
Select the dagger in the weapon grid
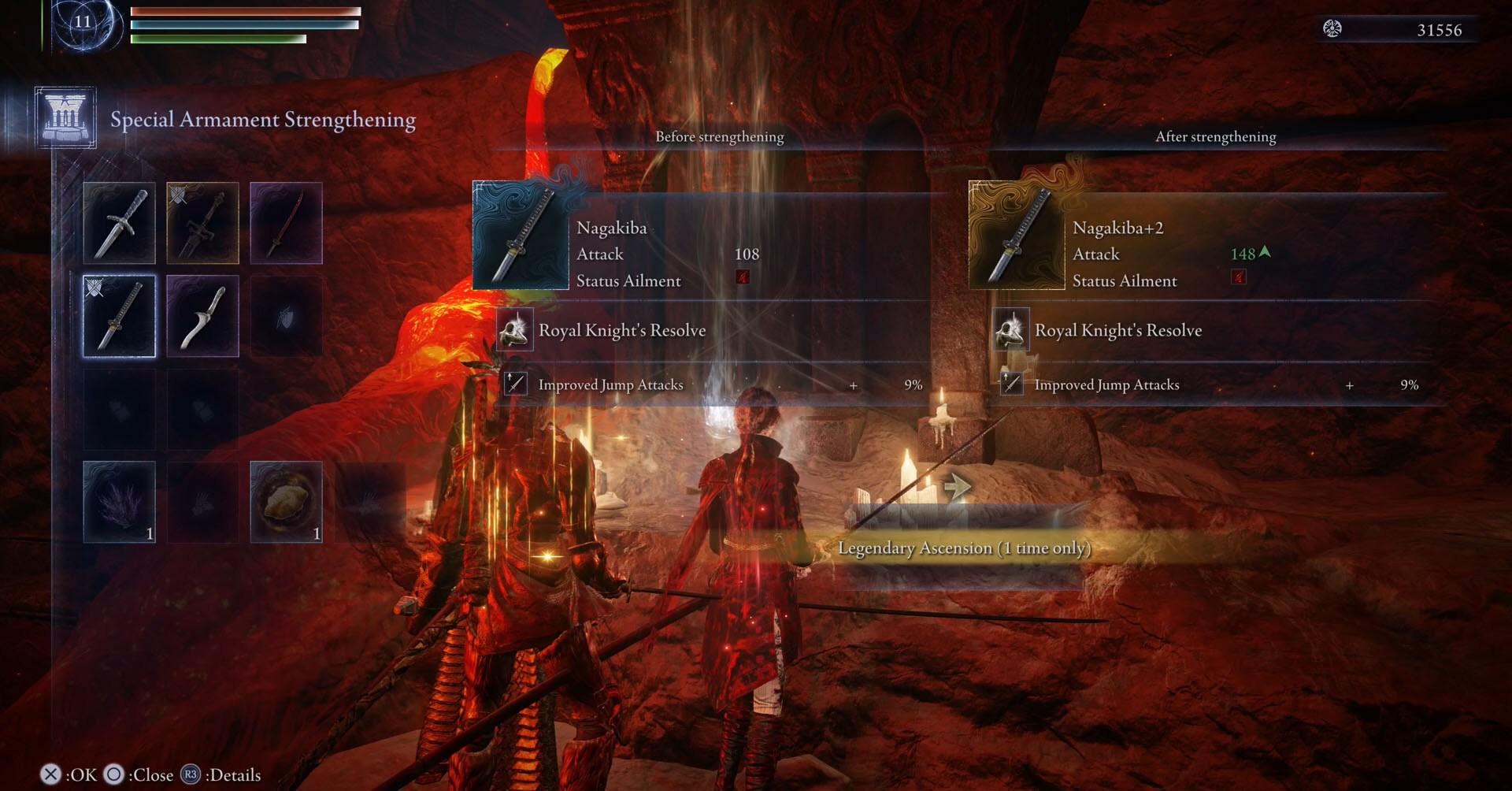(x=119, y=223)
